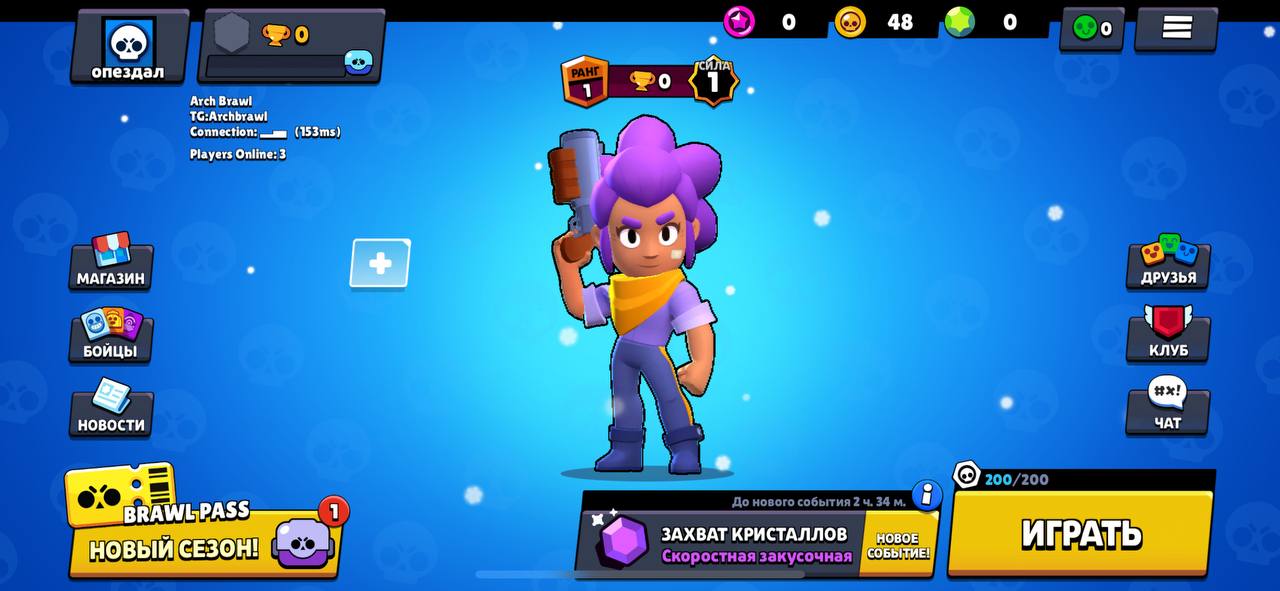Click the pink star points counter
Image resolution: width=1280 pixels, height=591 pixels.
coord(763,22)
